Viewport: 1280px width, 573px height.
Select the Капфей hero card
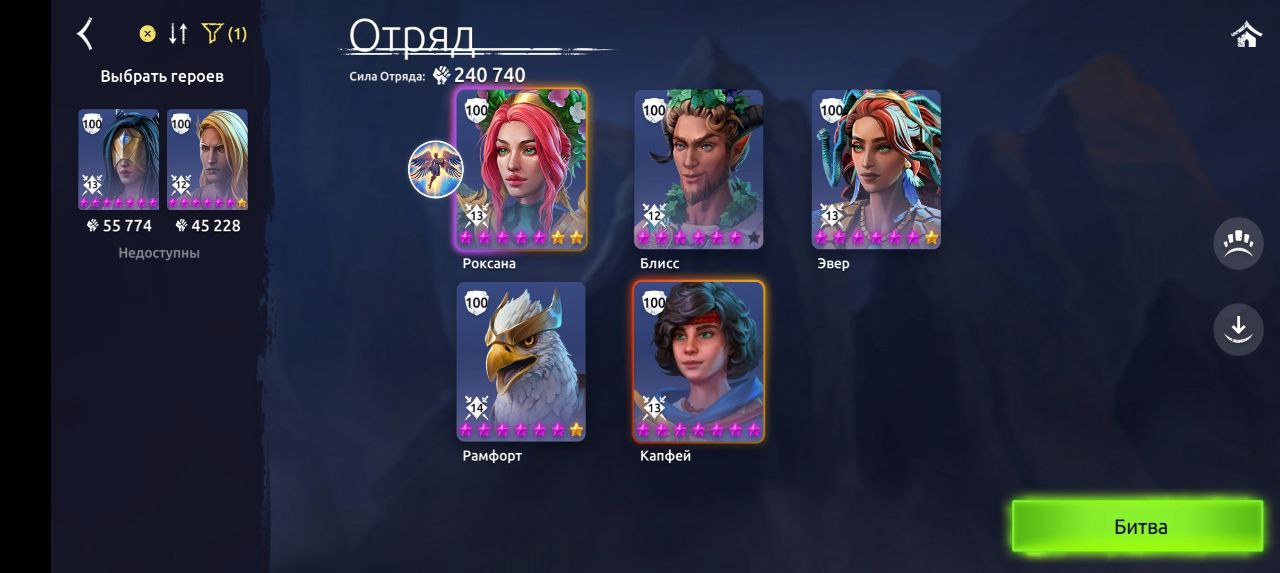coord(698,361)
